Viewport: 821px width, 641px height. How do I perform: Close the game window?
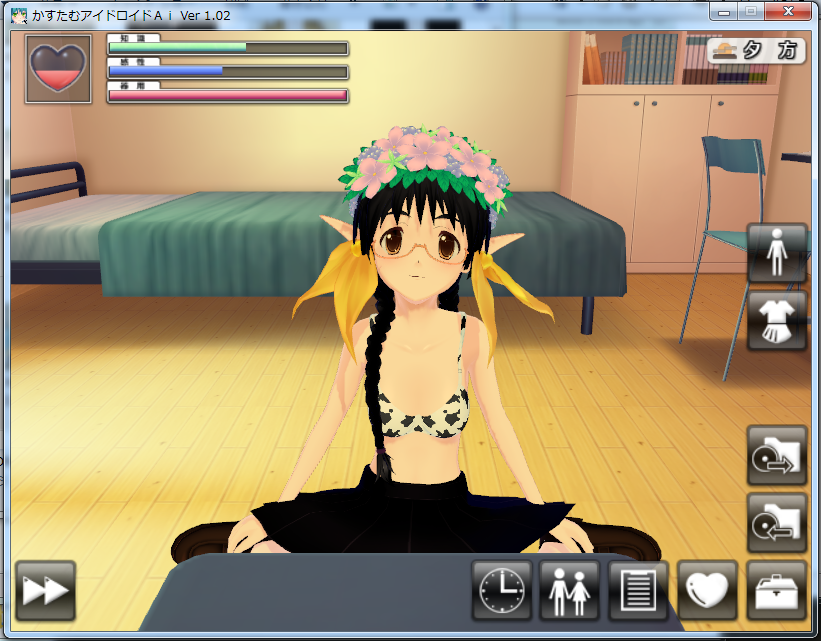[x=789, y=12]
